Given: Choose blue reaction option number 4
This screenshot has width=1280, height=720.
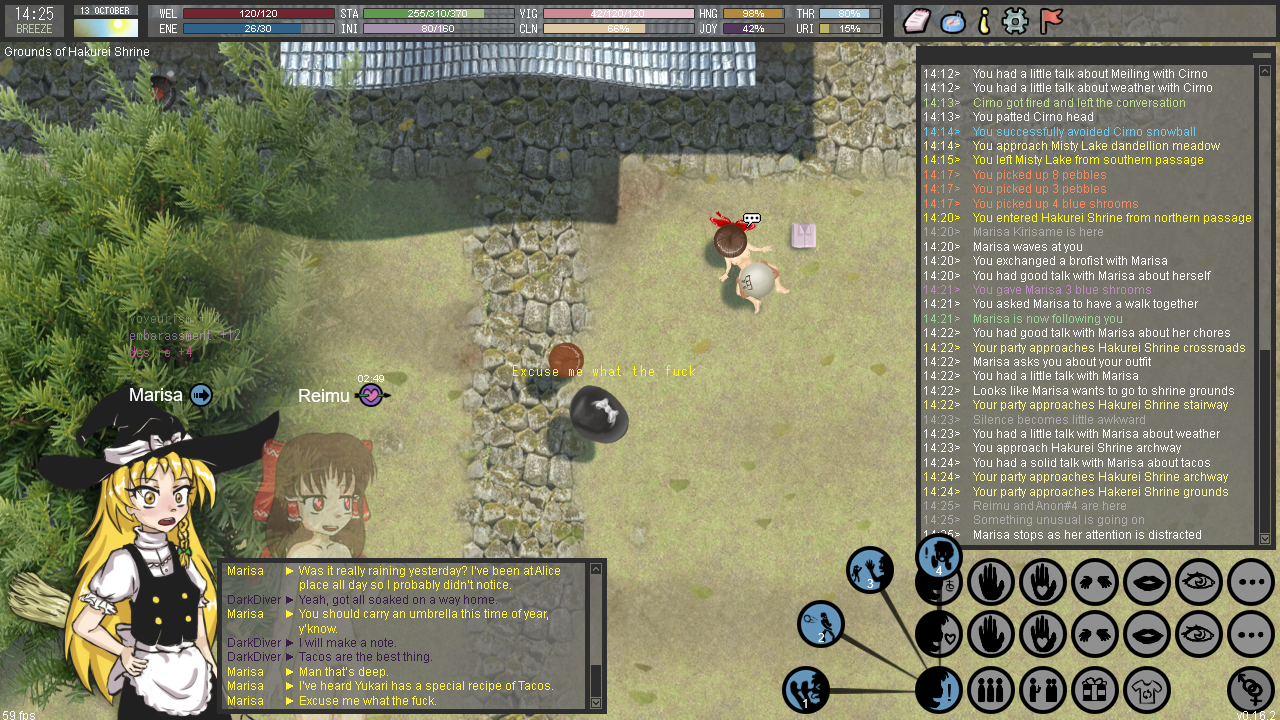Looking at the screenshot, I should coord(939,557).
